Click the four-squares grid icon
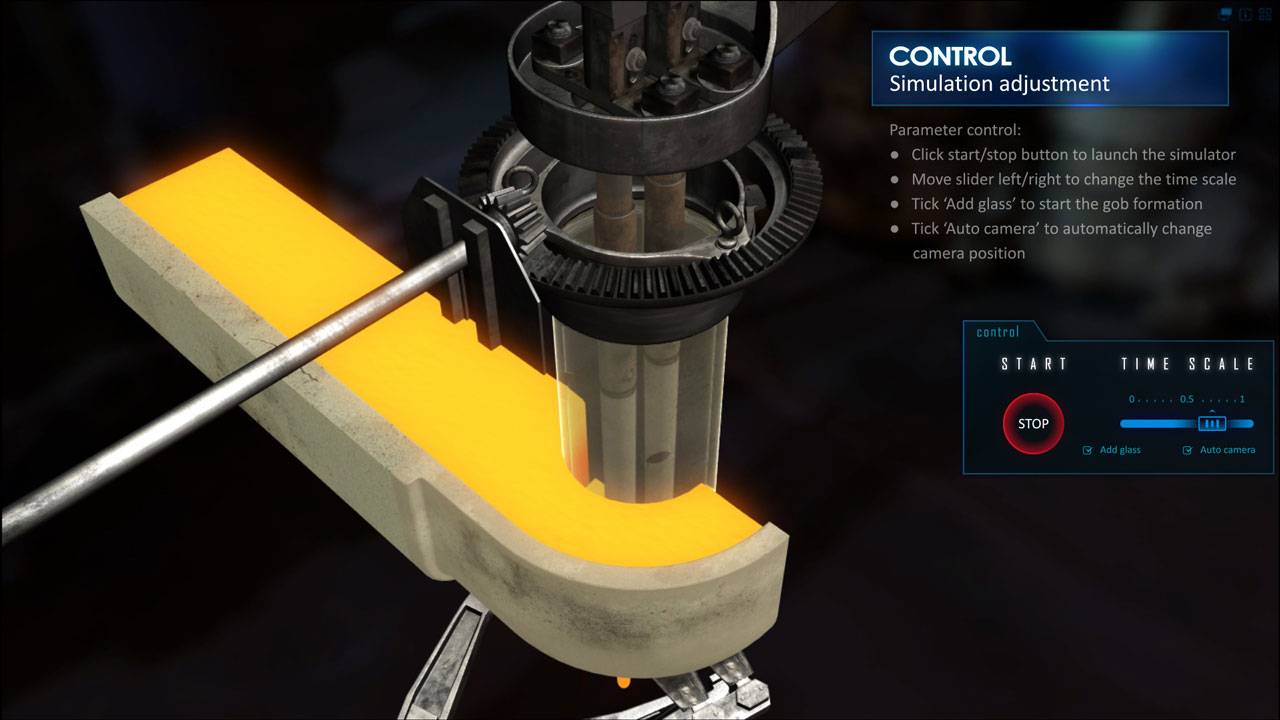The width and height of the screenshot is (1280, 720). tap(1264, 15)
